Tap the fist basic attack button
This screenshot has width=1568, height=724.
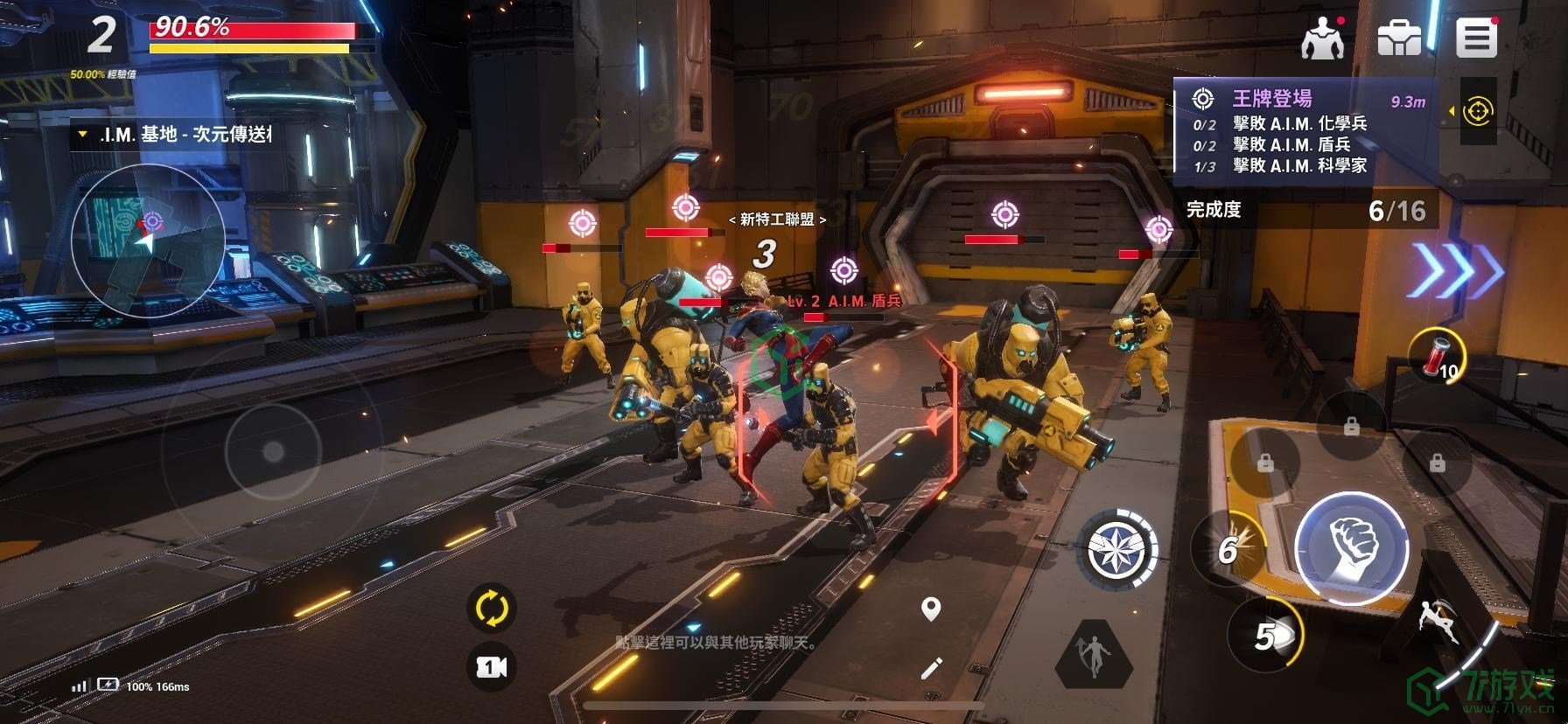[x=1352, y=548]
